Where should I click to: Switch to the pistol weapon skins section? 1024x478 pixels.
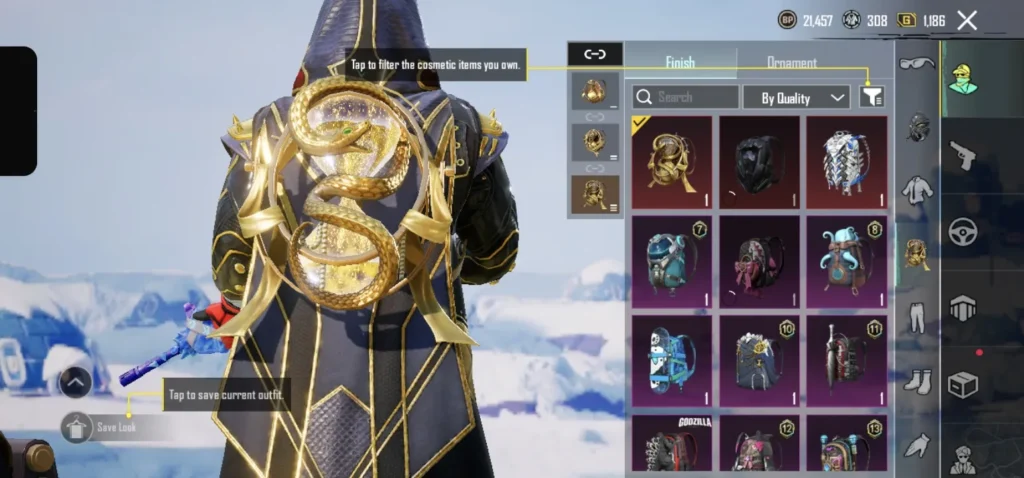(962, 155)
